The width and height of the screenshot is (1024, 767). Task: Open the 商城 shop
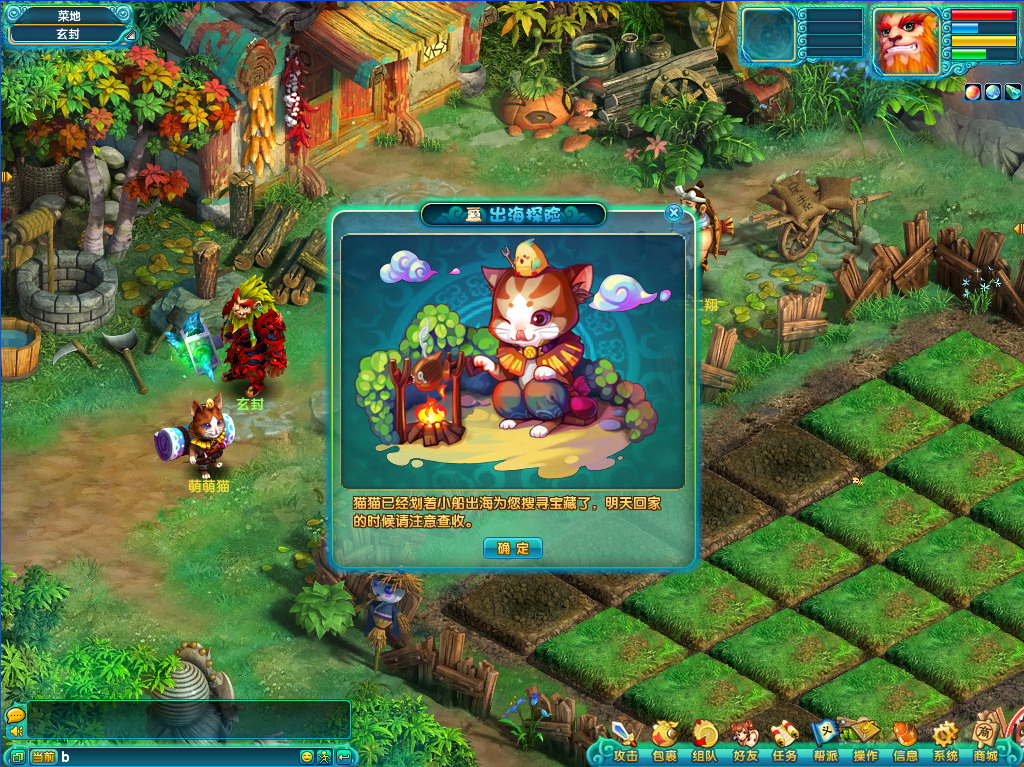point(986,740)
